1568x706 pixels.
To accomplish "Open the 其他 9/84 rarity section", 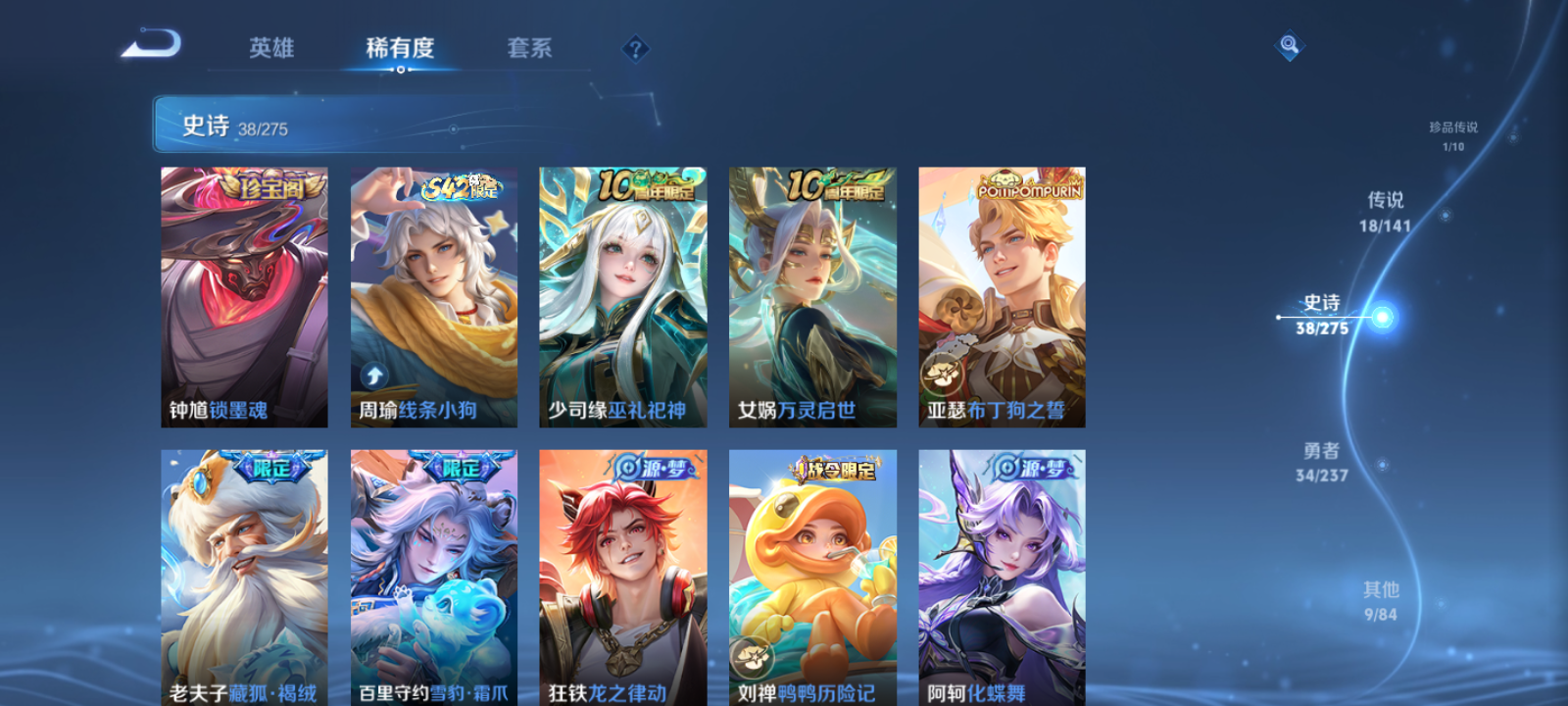I will coord(1381,600).
